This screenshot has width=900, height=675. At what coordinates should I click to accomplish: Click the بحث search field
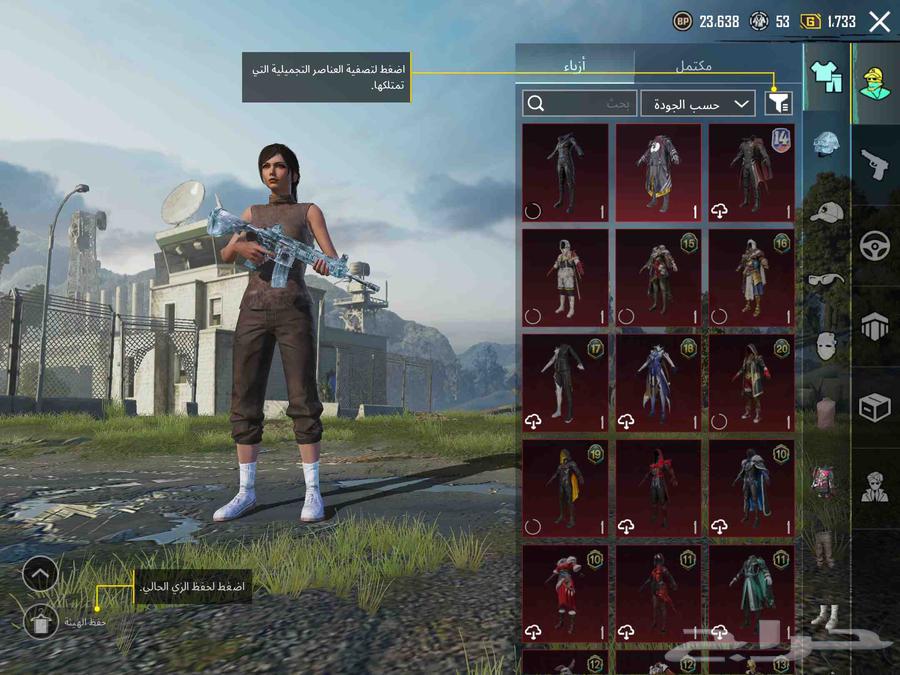tap(580, 103)
